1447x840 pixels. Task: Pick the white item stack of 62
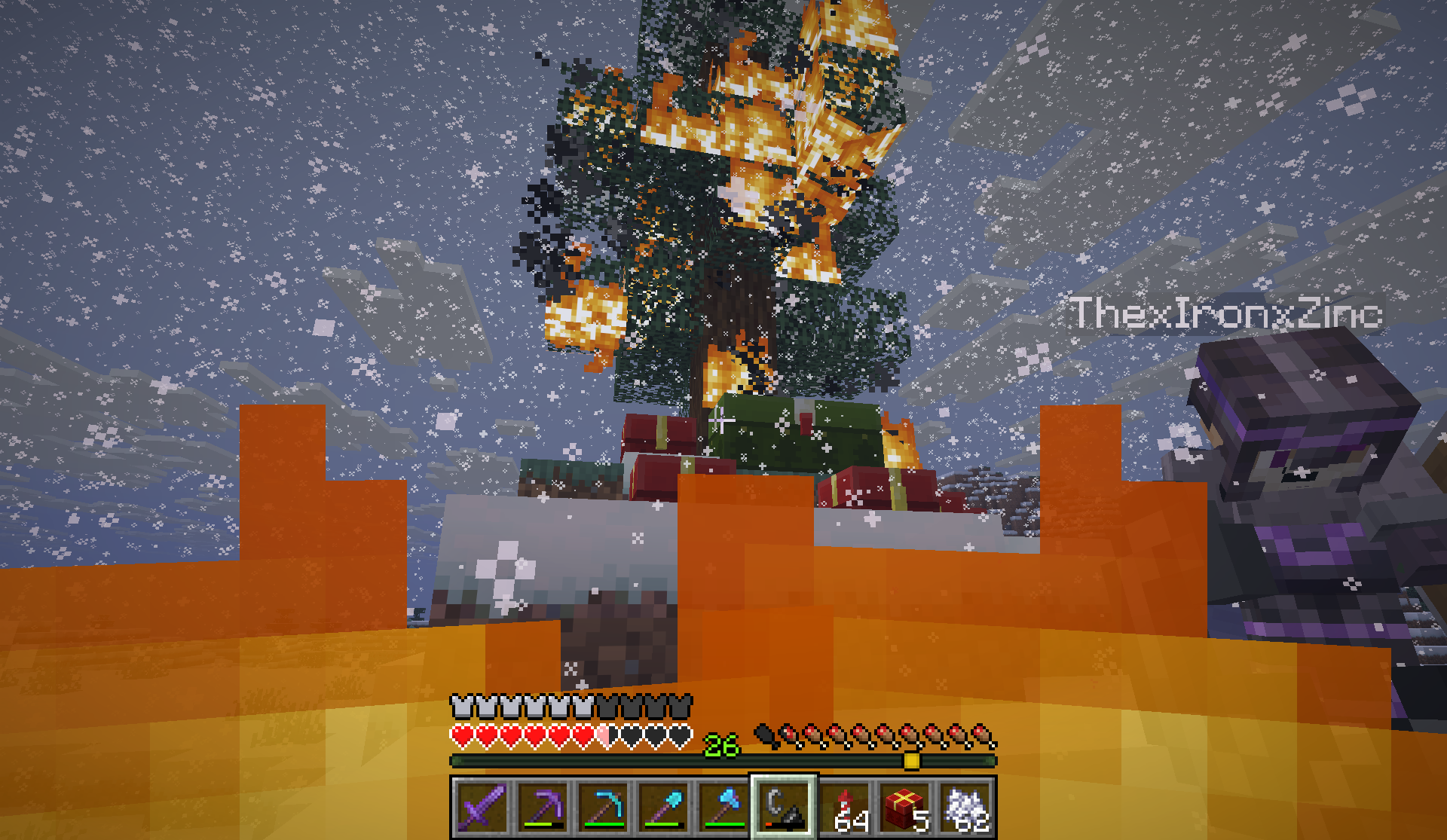pos(965,808)
